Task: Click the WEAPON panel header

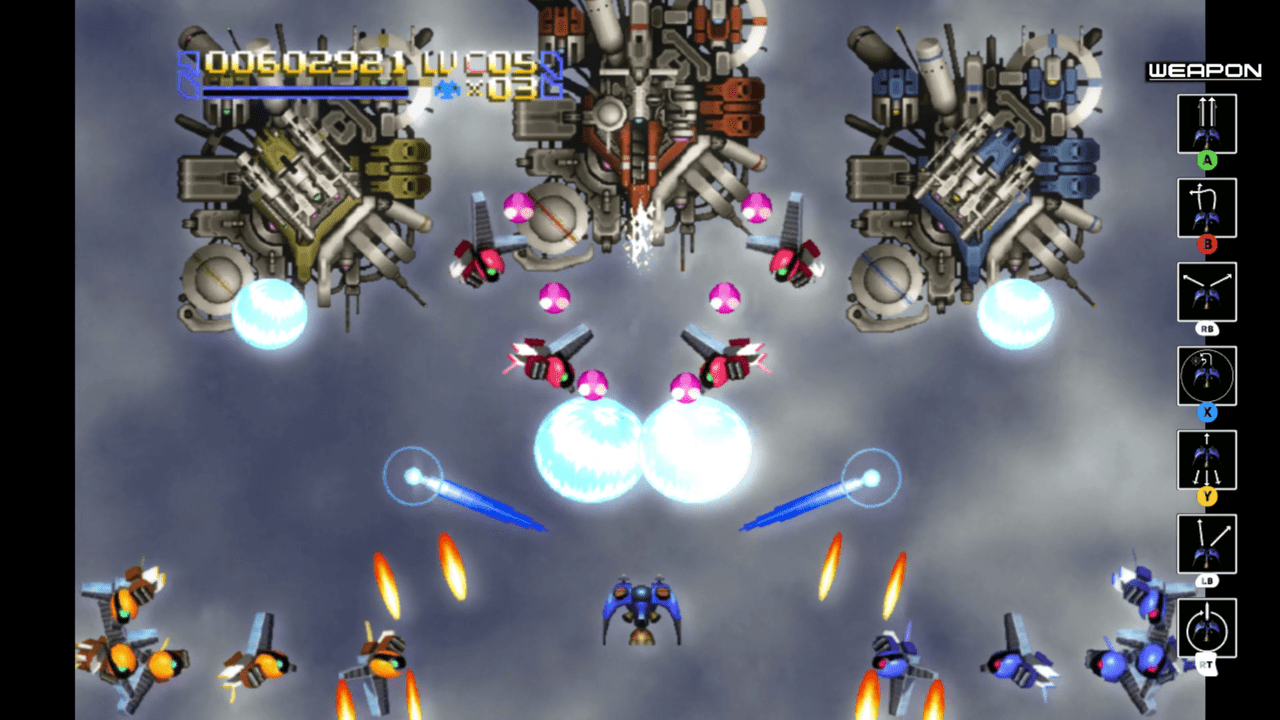Action: pyautogui.click(x=1207, y=72)
